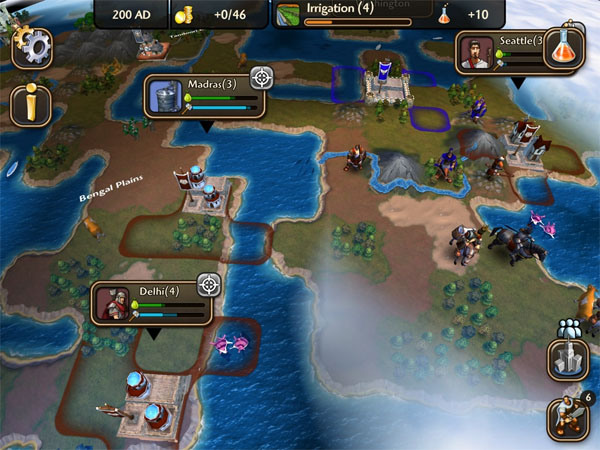Screen dimensions: 600x450
Task: Open the Seattle city banner
Action: 500,52
